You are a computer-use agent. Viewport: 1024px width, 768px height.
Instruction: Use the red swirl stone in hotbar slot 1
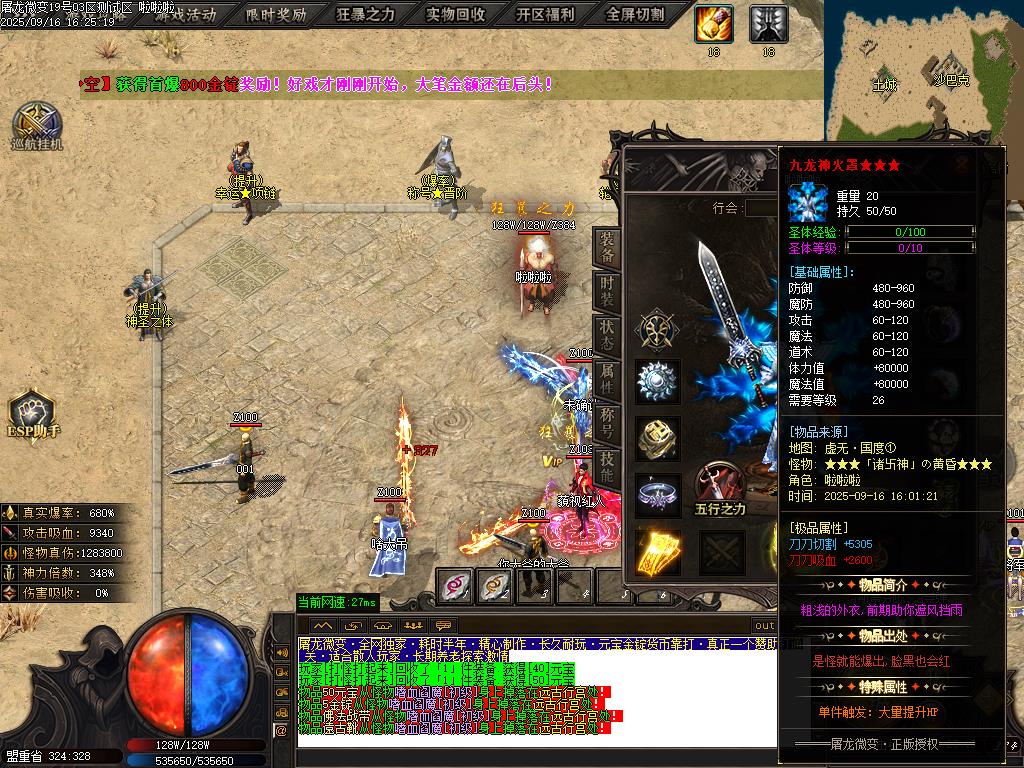[x=456, y=586]
